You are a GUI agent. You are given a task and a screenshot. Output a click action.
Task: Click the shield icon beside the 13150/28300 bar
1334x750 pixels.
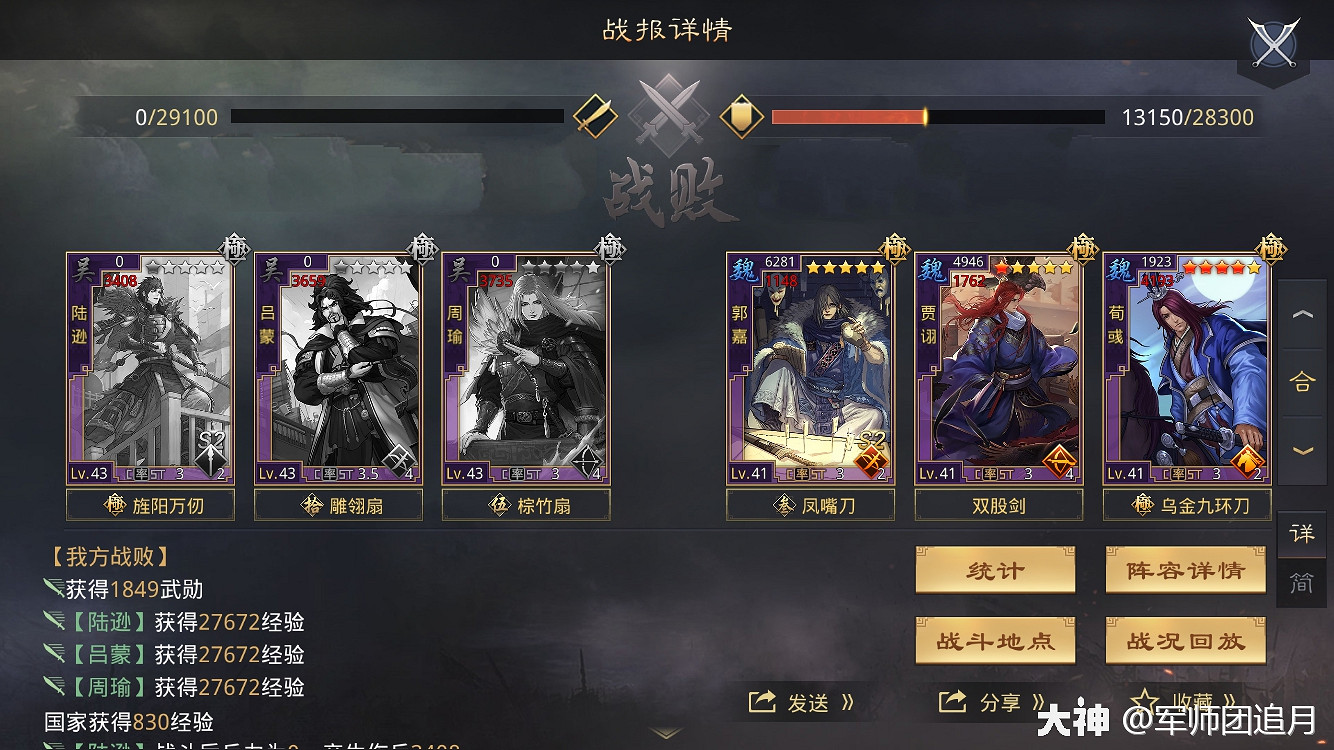(x=740, y=116)
